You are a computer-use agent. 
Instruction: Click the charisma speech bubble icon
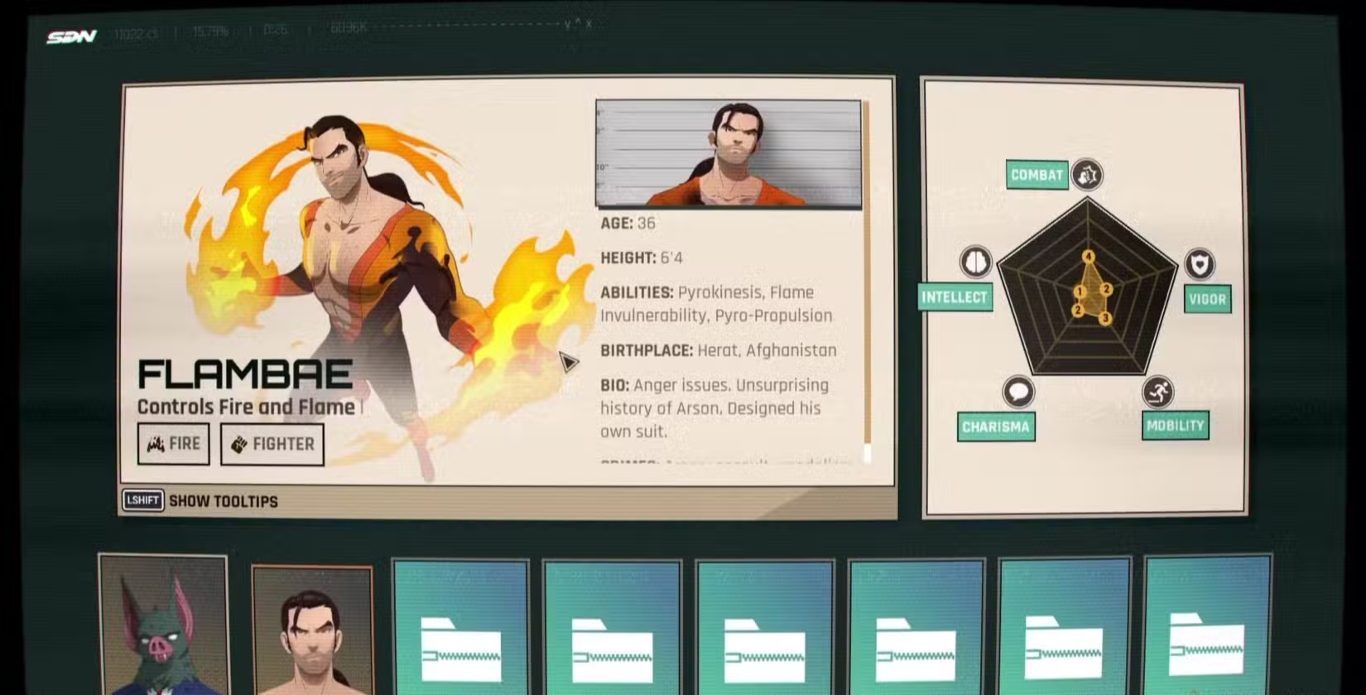point(1018,392)
